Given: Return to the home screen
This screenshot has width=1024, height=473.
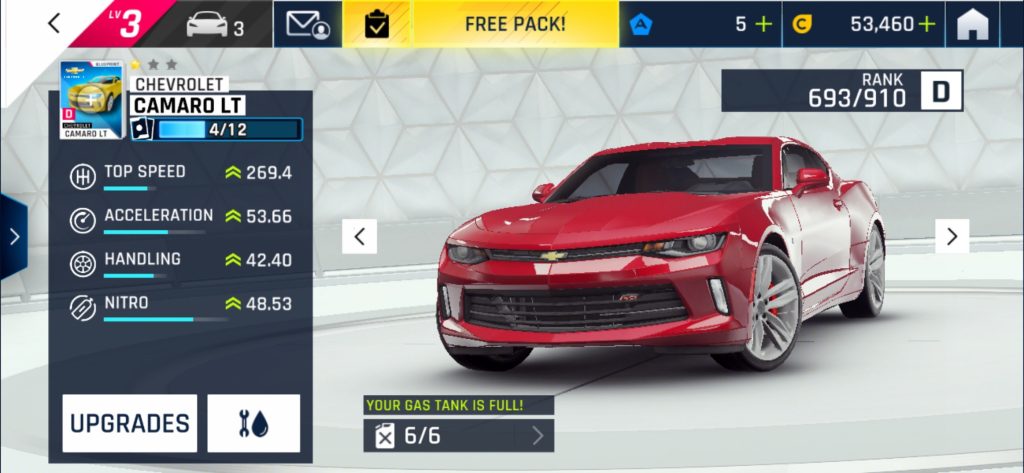Looking at the screenshot, I should tap(972, 24).
